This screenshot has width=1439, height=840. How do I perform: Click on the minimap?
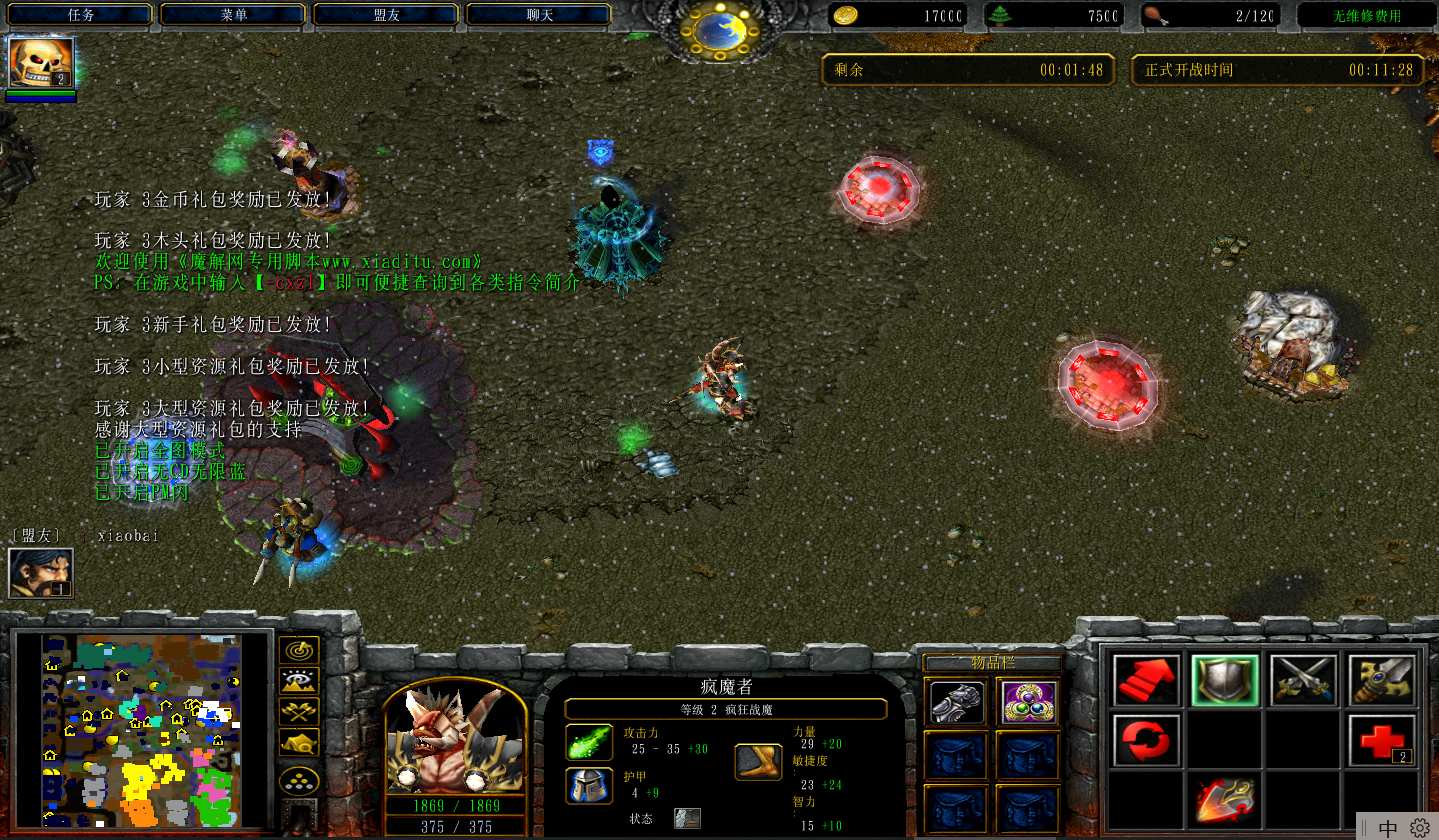pos(142,732)
